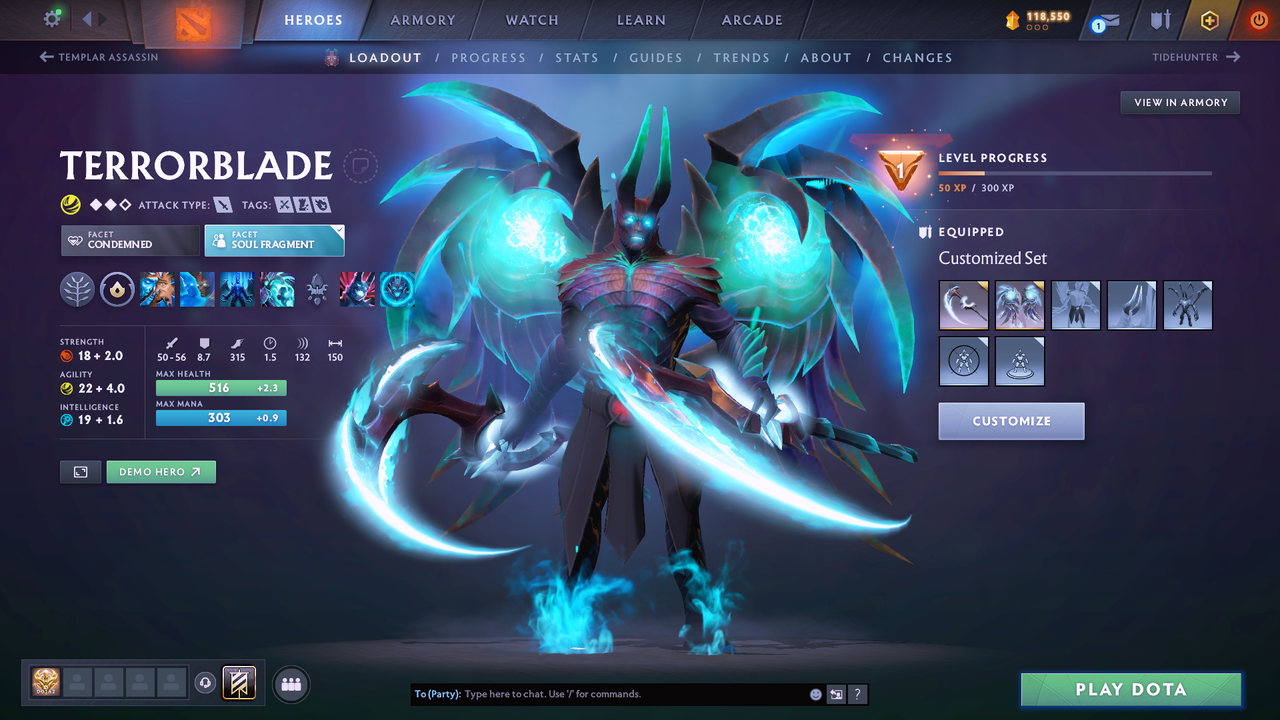This screenshot has width=1280, height=720.
Task: Click the shield and sword armory icon
Action: point(1160,19)
